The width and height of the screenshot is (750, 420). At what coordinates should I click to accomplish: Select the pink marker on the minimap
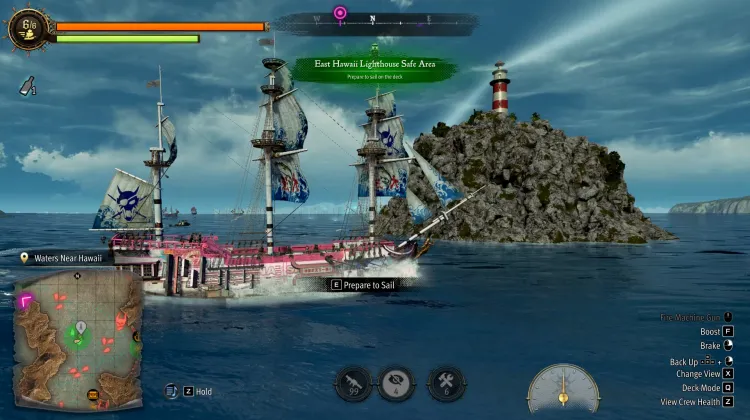click(x=25, y=299)
